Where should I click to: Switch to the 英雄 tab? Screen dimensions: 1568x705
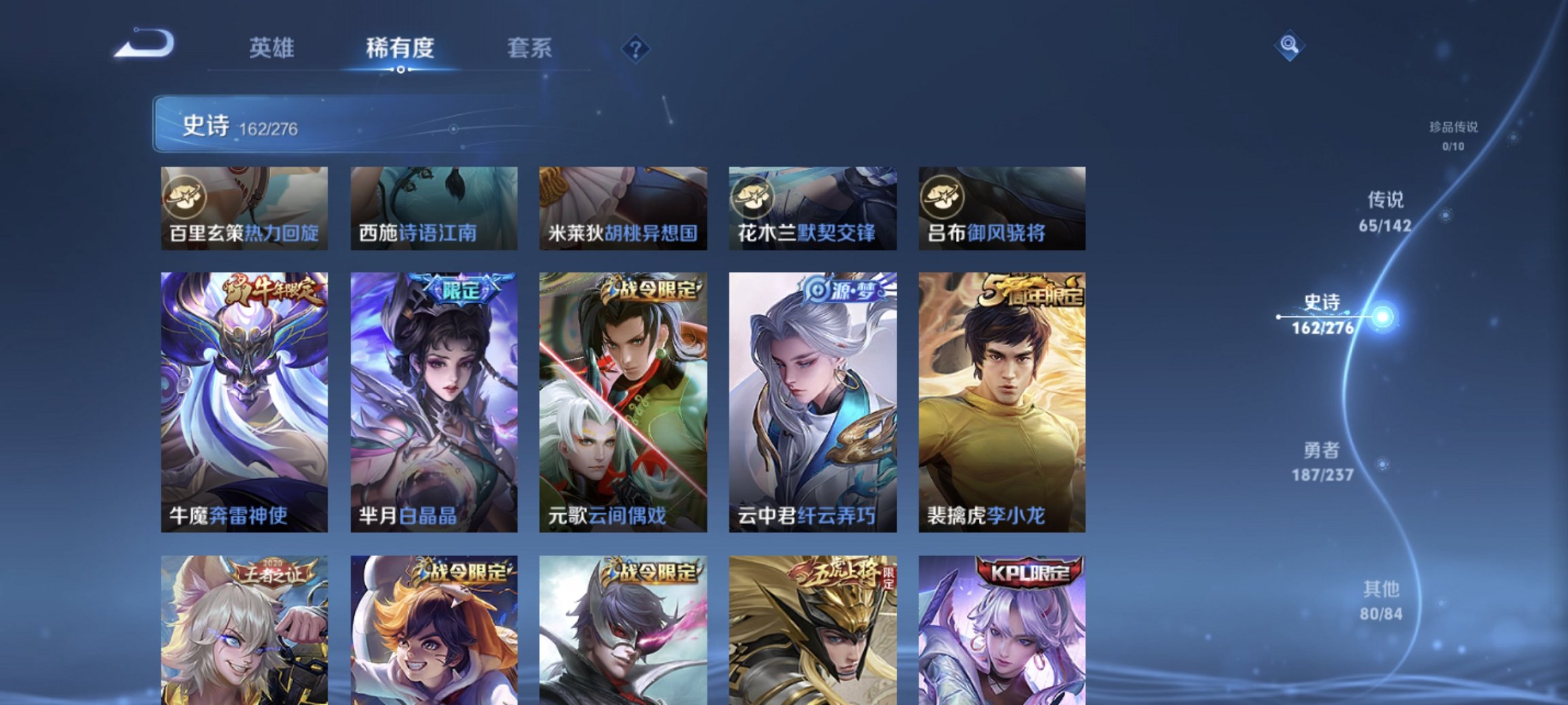click(273, 48)
